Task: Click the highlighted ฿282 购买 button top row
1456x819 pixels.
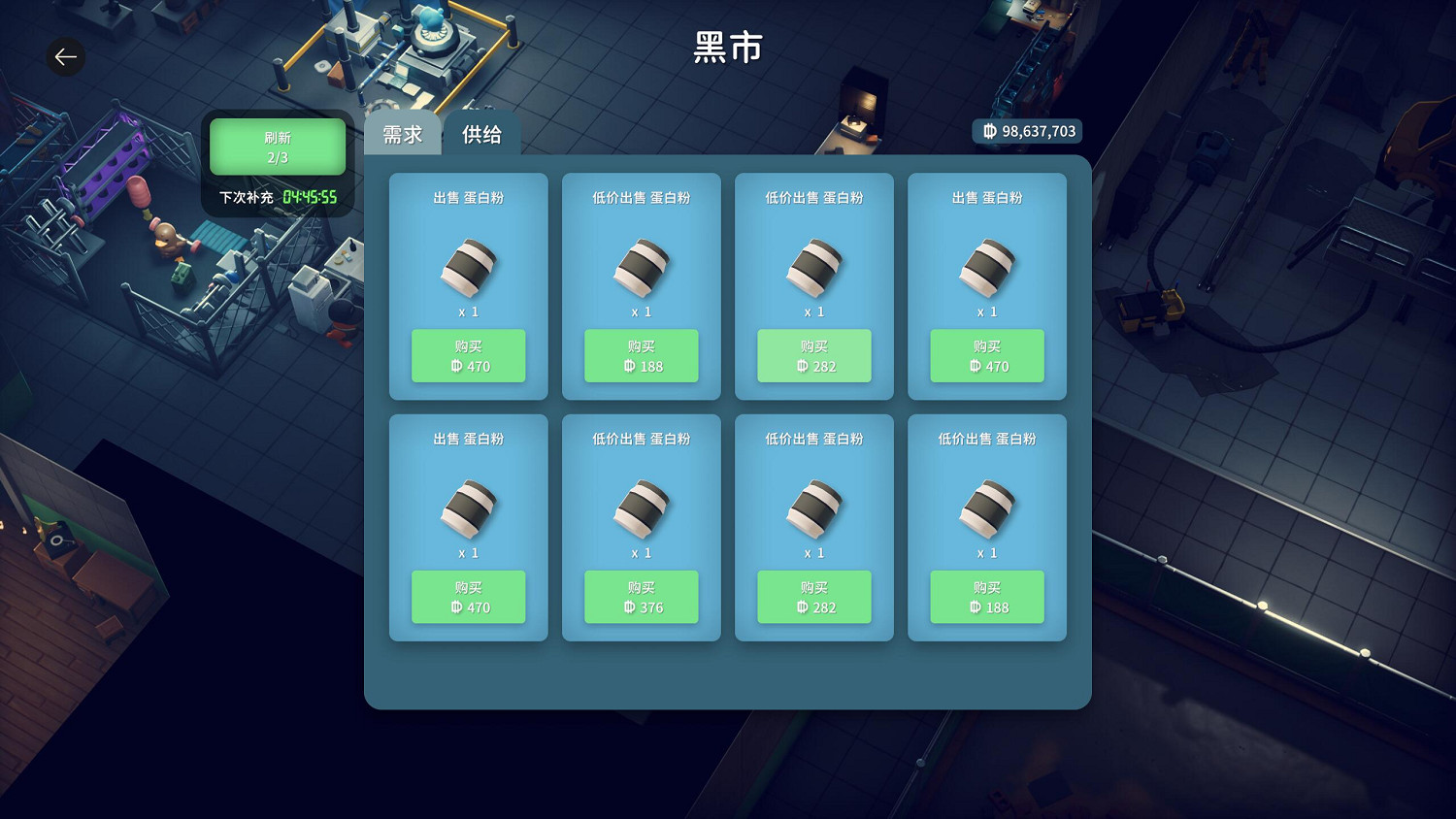Action: click(814, 355)
